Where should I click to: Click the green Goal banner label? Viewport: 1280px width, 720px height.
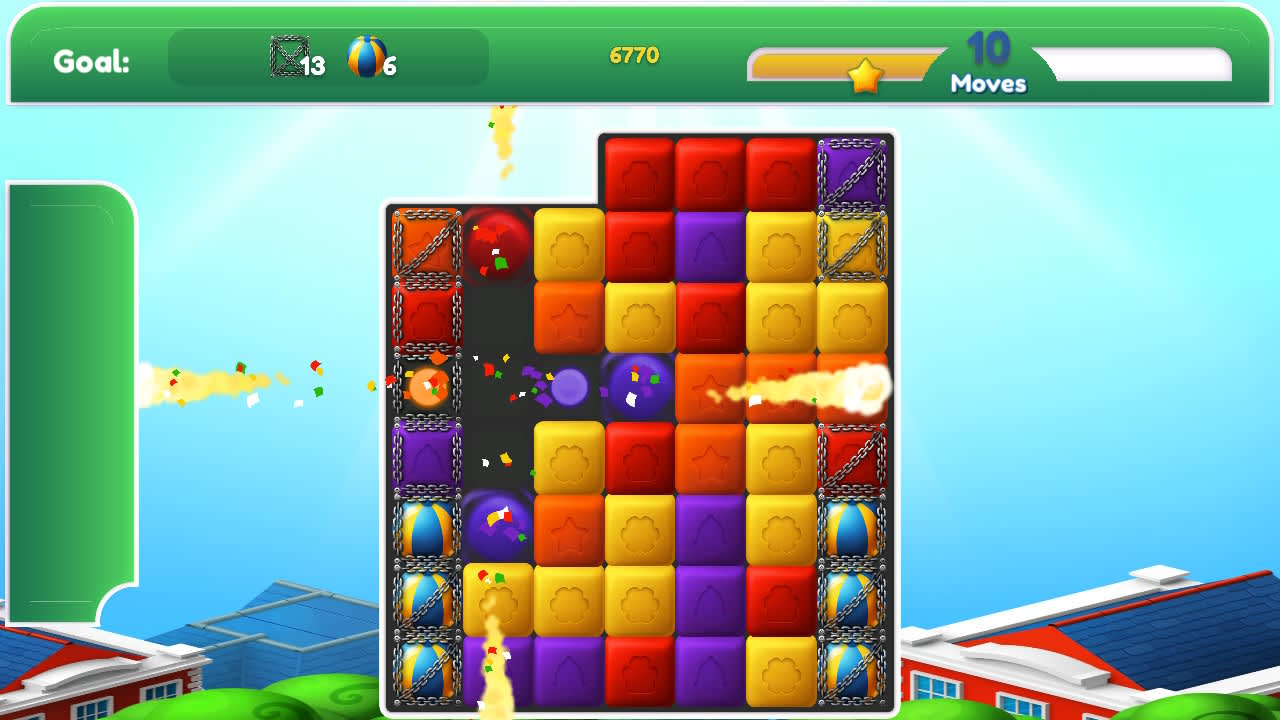tap(88, 62)
